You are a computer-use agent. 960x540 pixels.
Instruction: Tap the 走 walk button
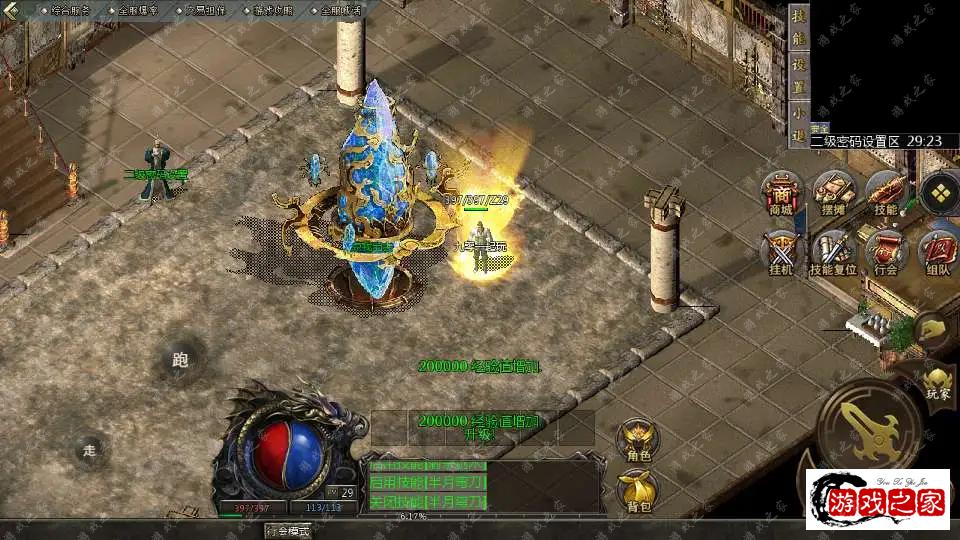click(x=90, y=451)
